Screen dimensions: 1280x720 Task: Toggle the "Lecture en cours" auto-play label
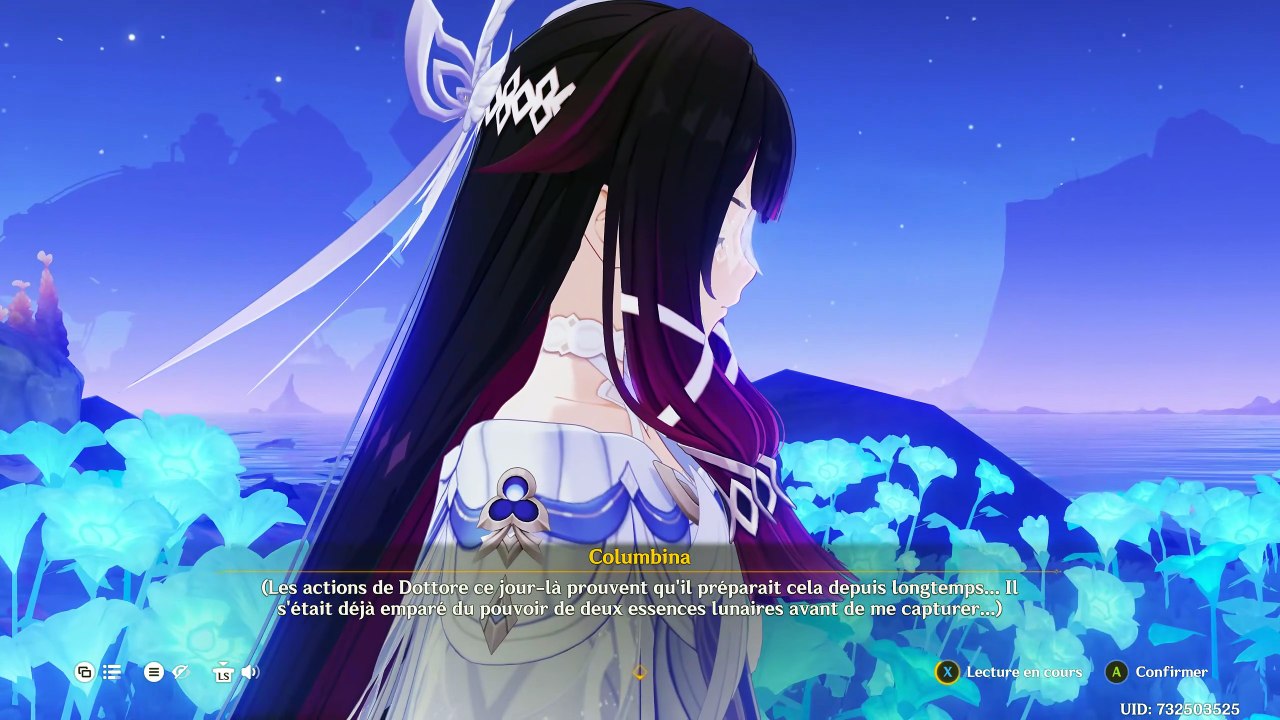pyautogui.click(x=1024, y=672)
